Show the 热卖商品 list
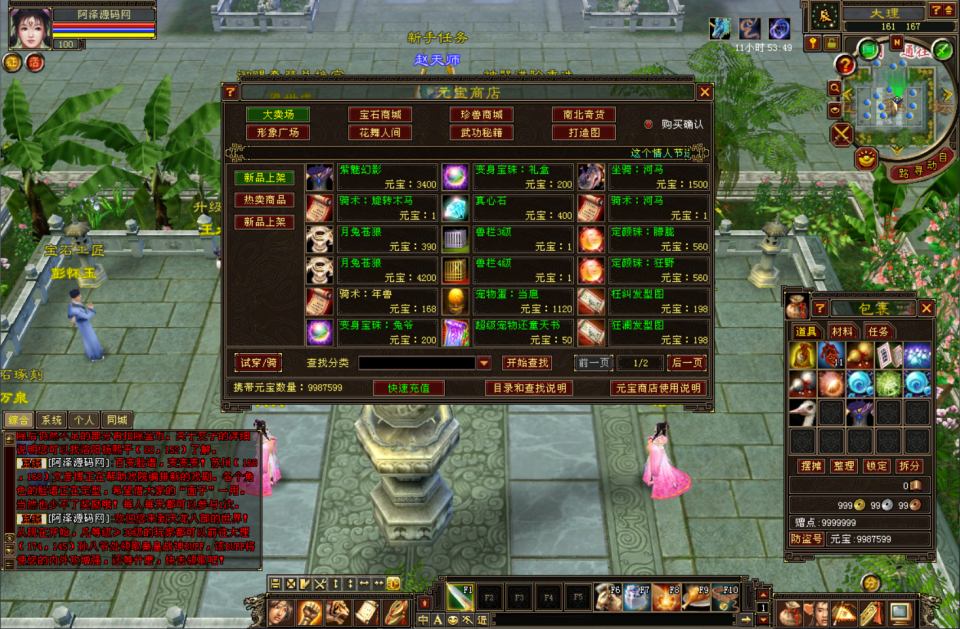 pos(264,200)
